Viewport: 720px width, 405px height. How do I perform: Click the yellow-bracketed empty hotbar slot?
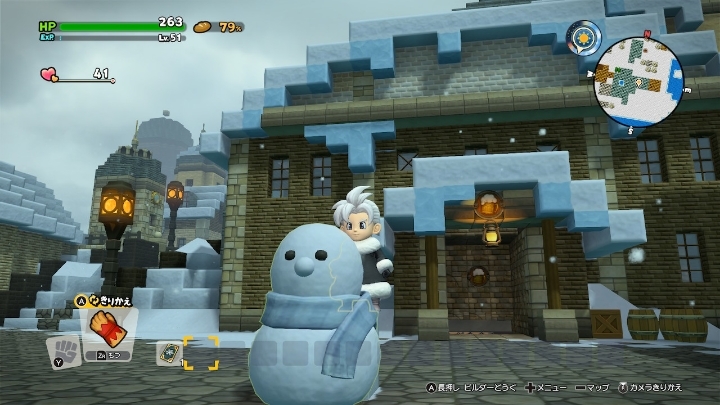tap(200, 353)
